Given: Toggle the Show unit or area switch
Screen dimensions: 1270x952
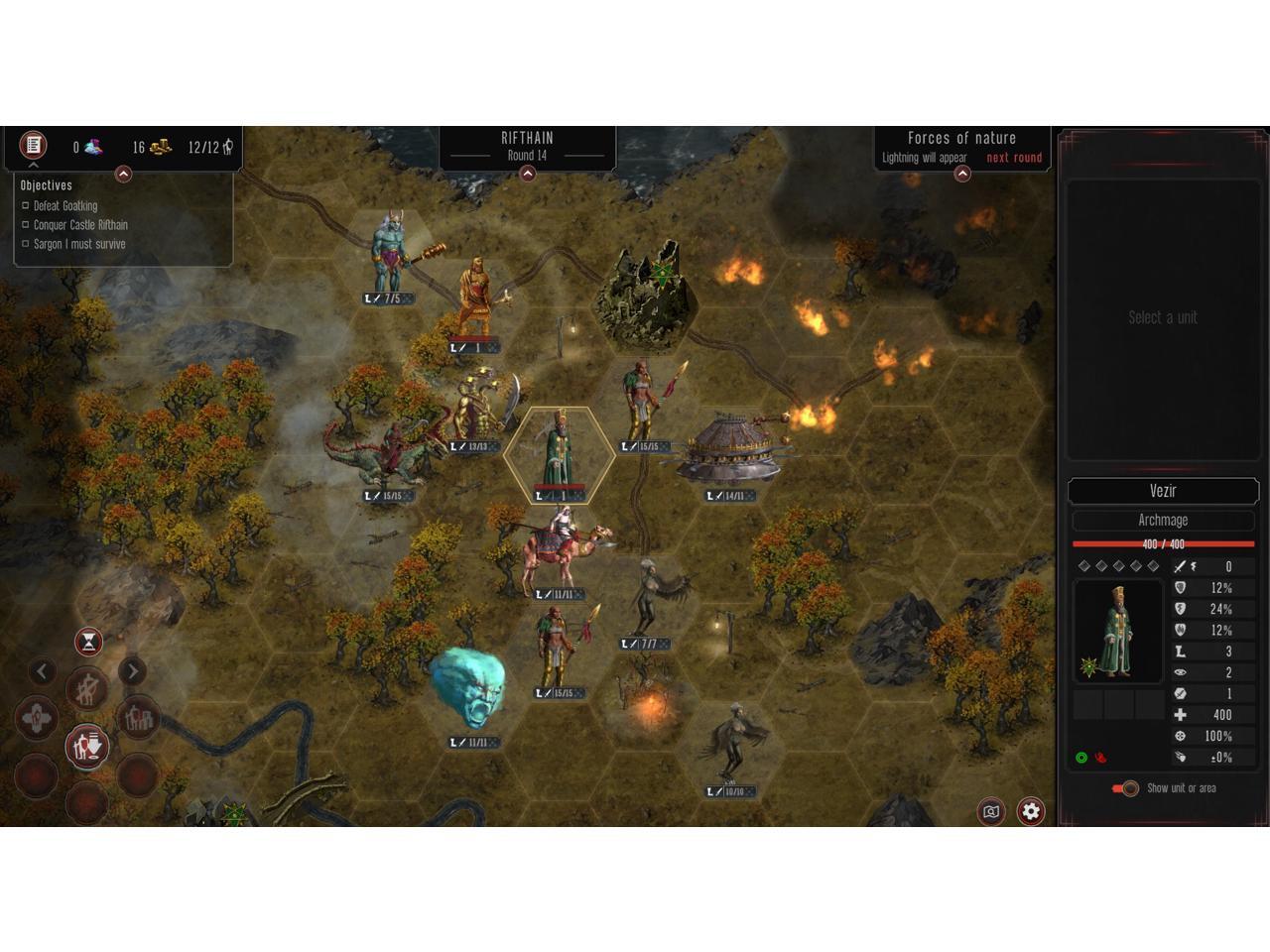Looking at the screenshot, I should [x=1125, y=788].
